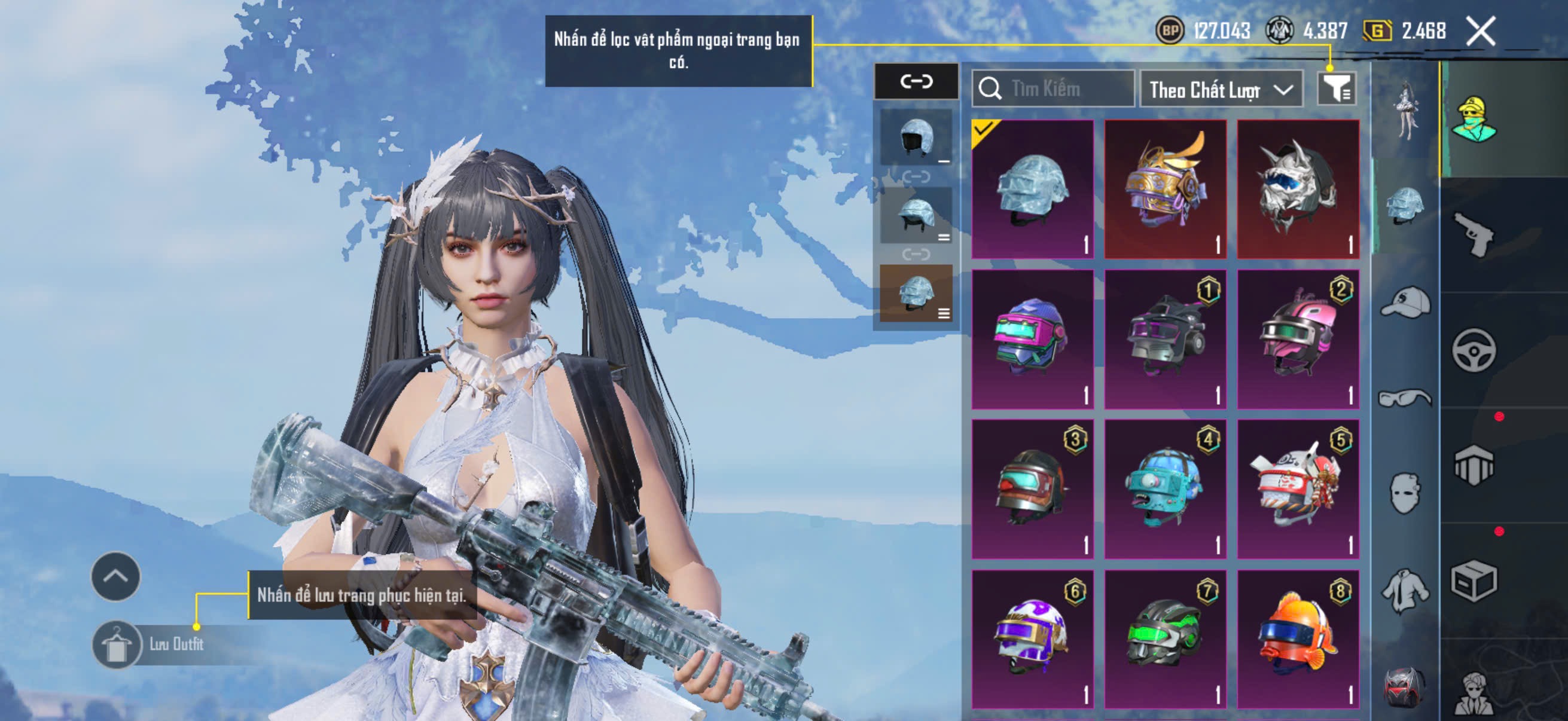The height and width of the screenshot is (721, 1568).
Task: Switch to the pistol weapons tab
Action: pyautogui.click(x=1473, y=234)
